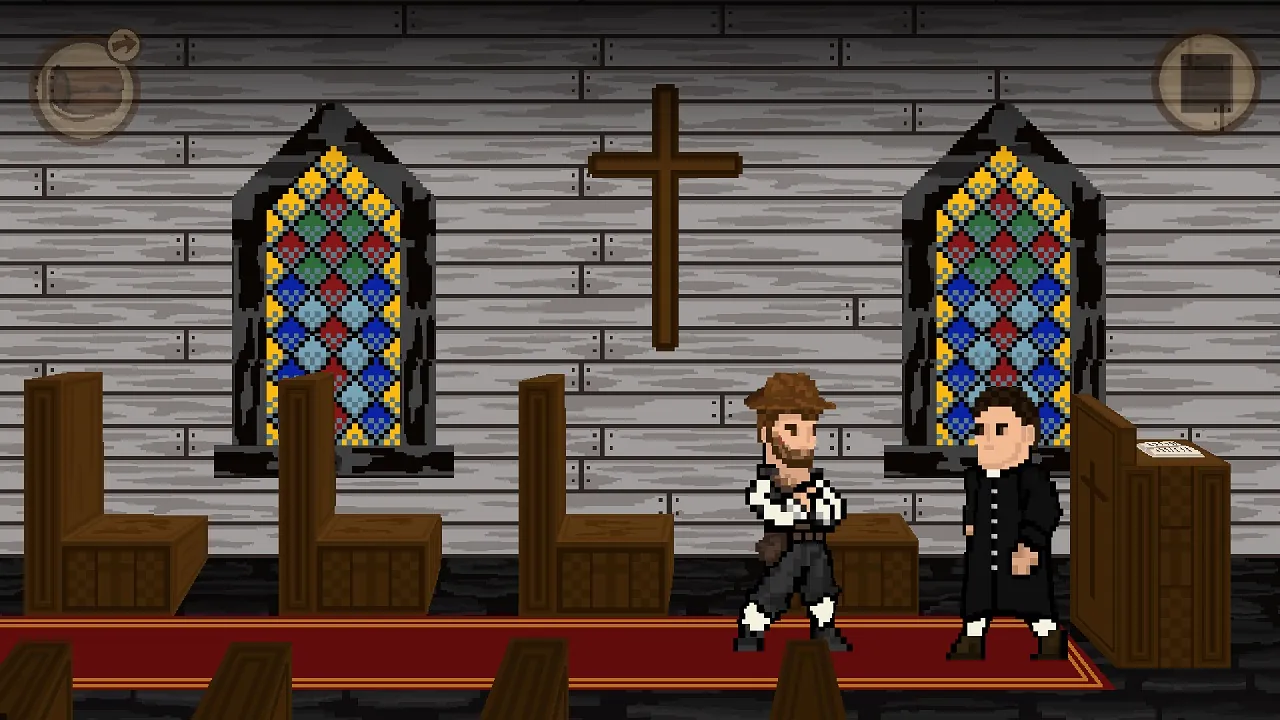
Task: Click the hunter's brown hat
Action: [790, 395]
